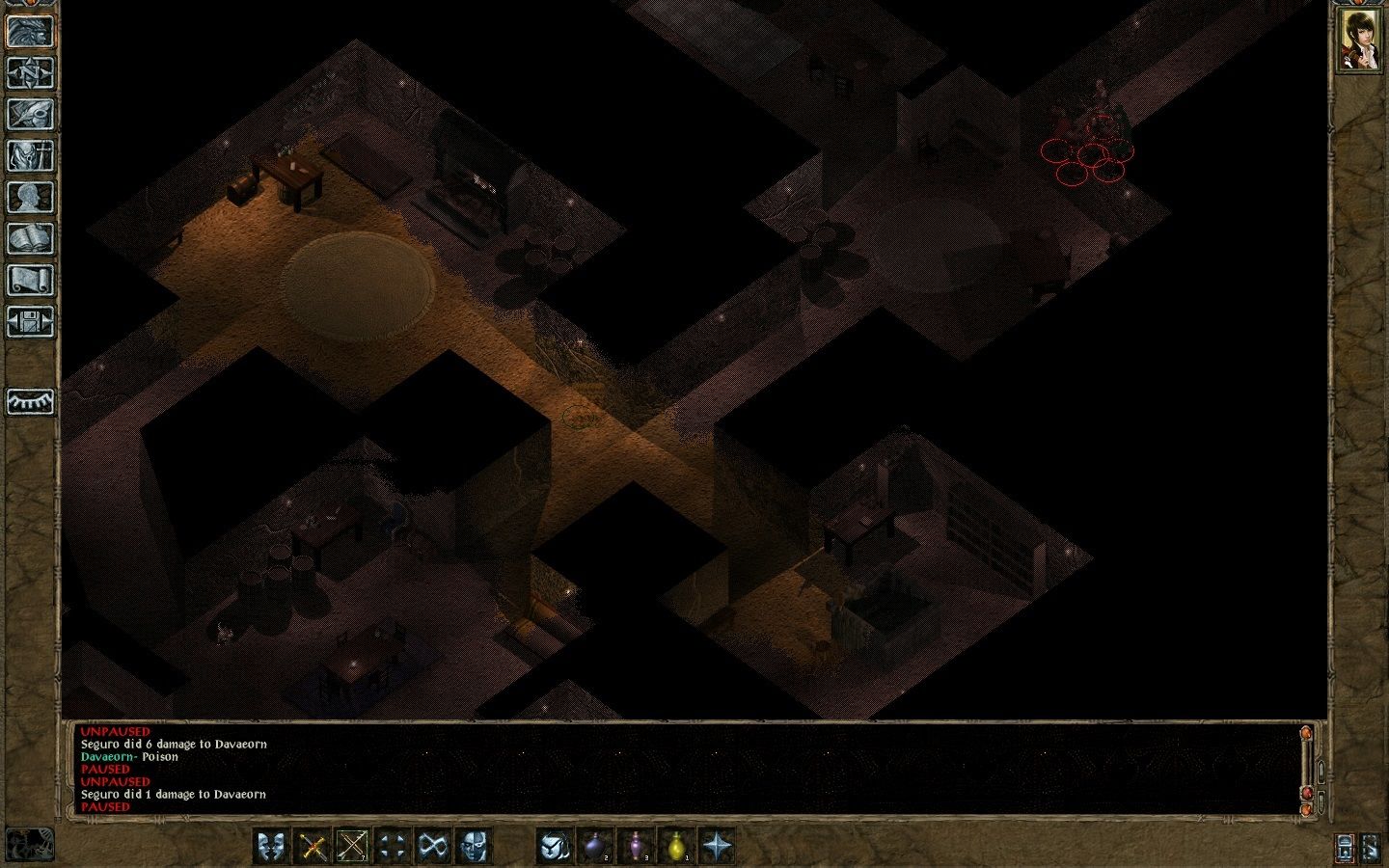Open special abilities star button
The height and width of the screenshot is (868, 1389).
[x=717, y=847]
